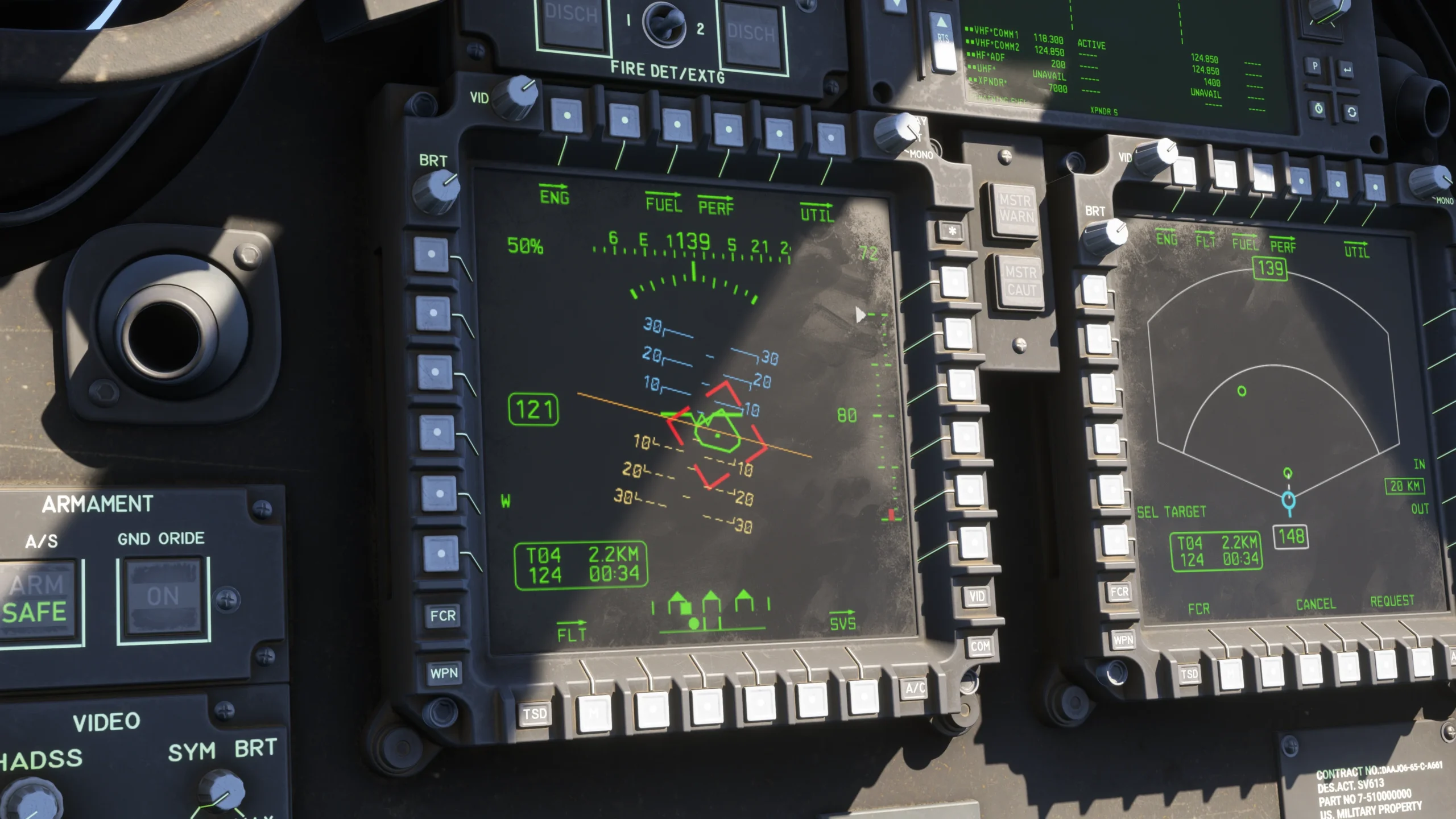Select WPN on the left display

click(x=444, y=673)
